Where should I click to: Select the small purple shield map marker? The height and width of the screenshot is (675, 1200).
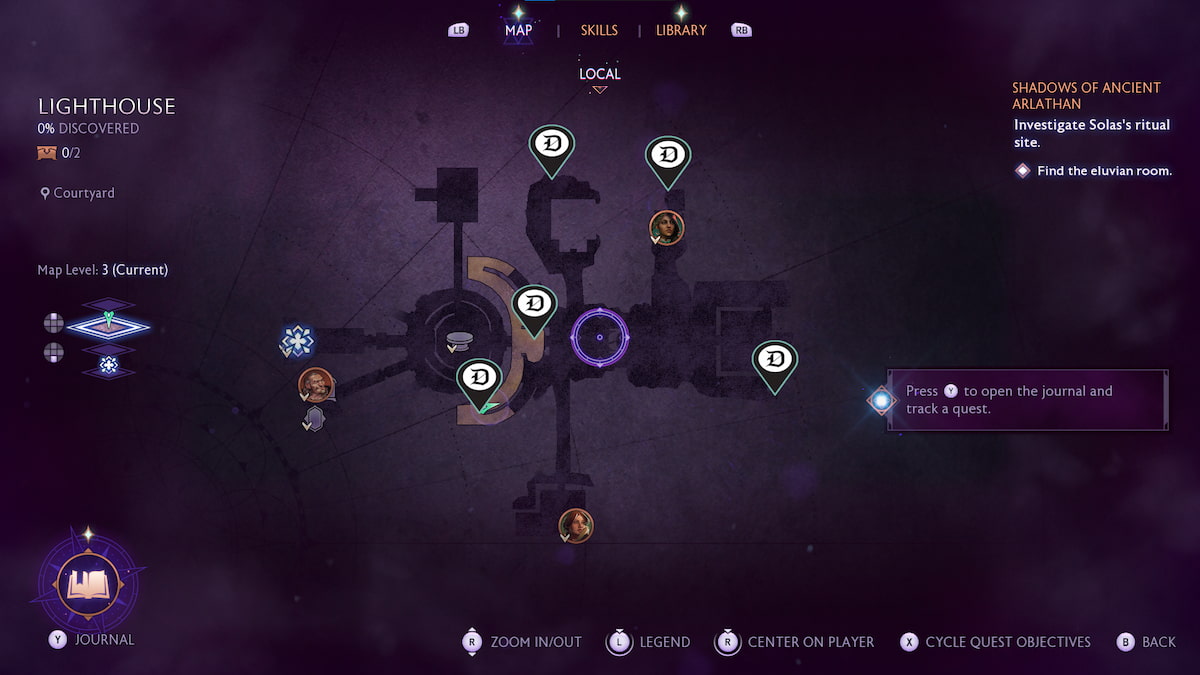point(314,419)
